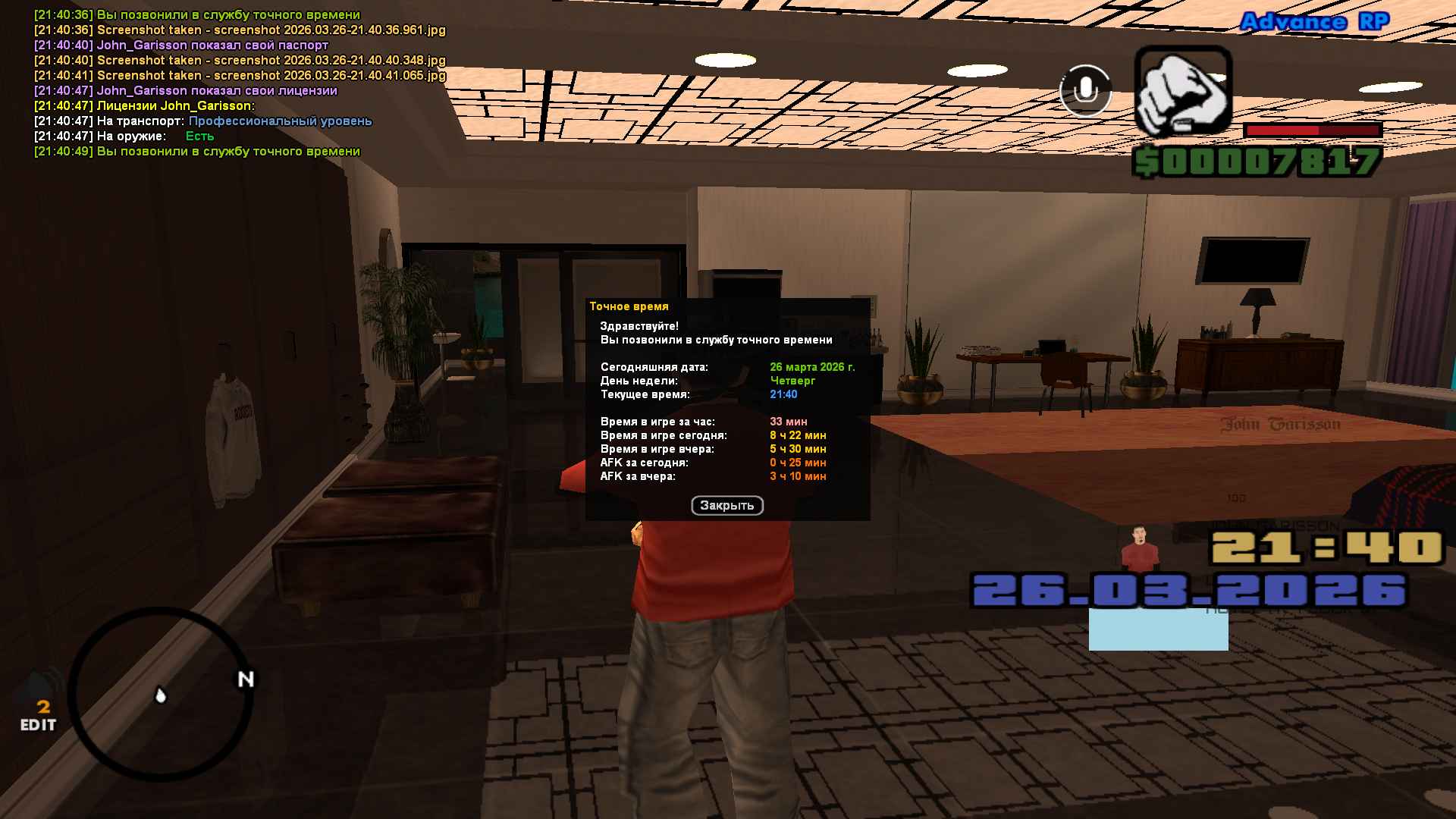The image size is (1456, 819).
Task: Close the exact time dialog with Закрыть
Action: [726, 506]
